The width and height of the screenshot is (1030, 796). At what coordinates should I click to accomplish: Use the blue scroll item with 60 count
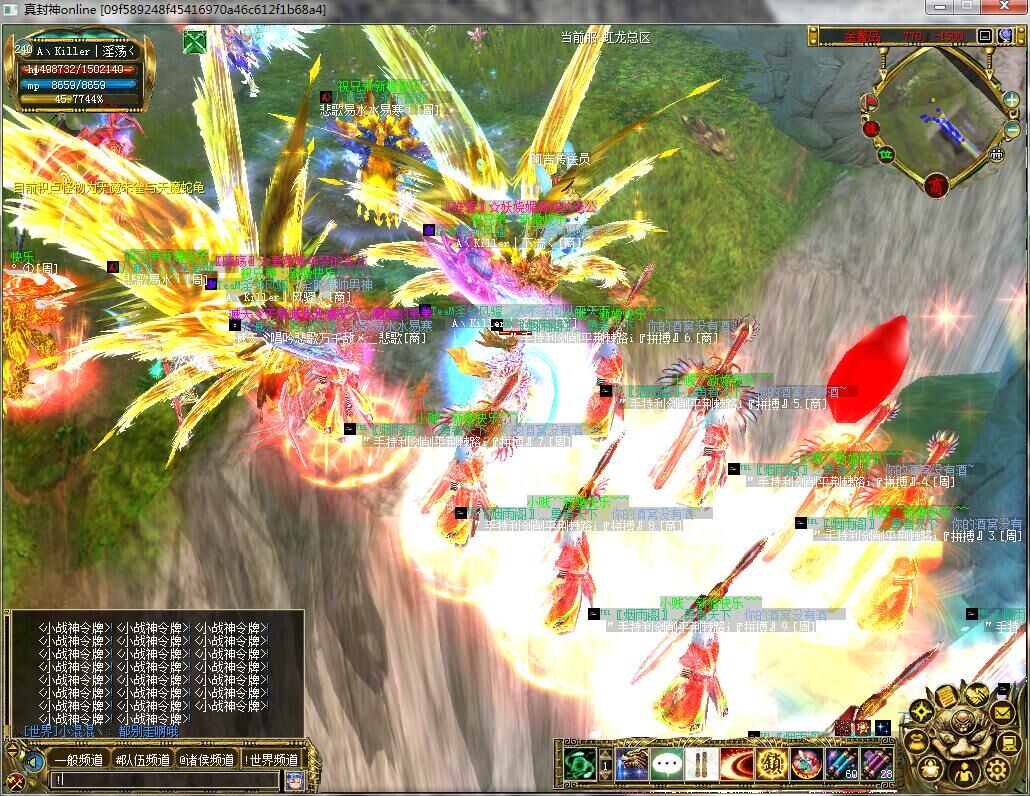tap(841, 764)
